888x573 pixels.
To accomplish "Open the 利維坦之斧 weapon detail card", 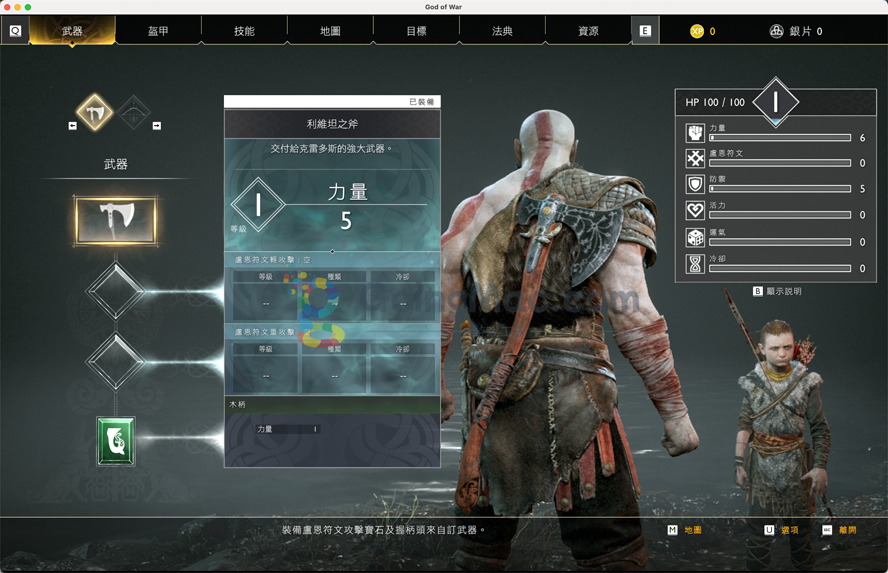I will click(332, 124).
